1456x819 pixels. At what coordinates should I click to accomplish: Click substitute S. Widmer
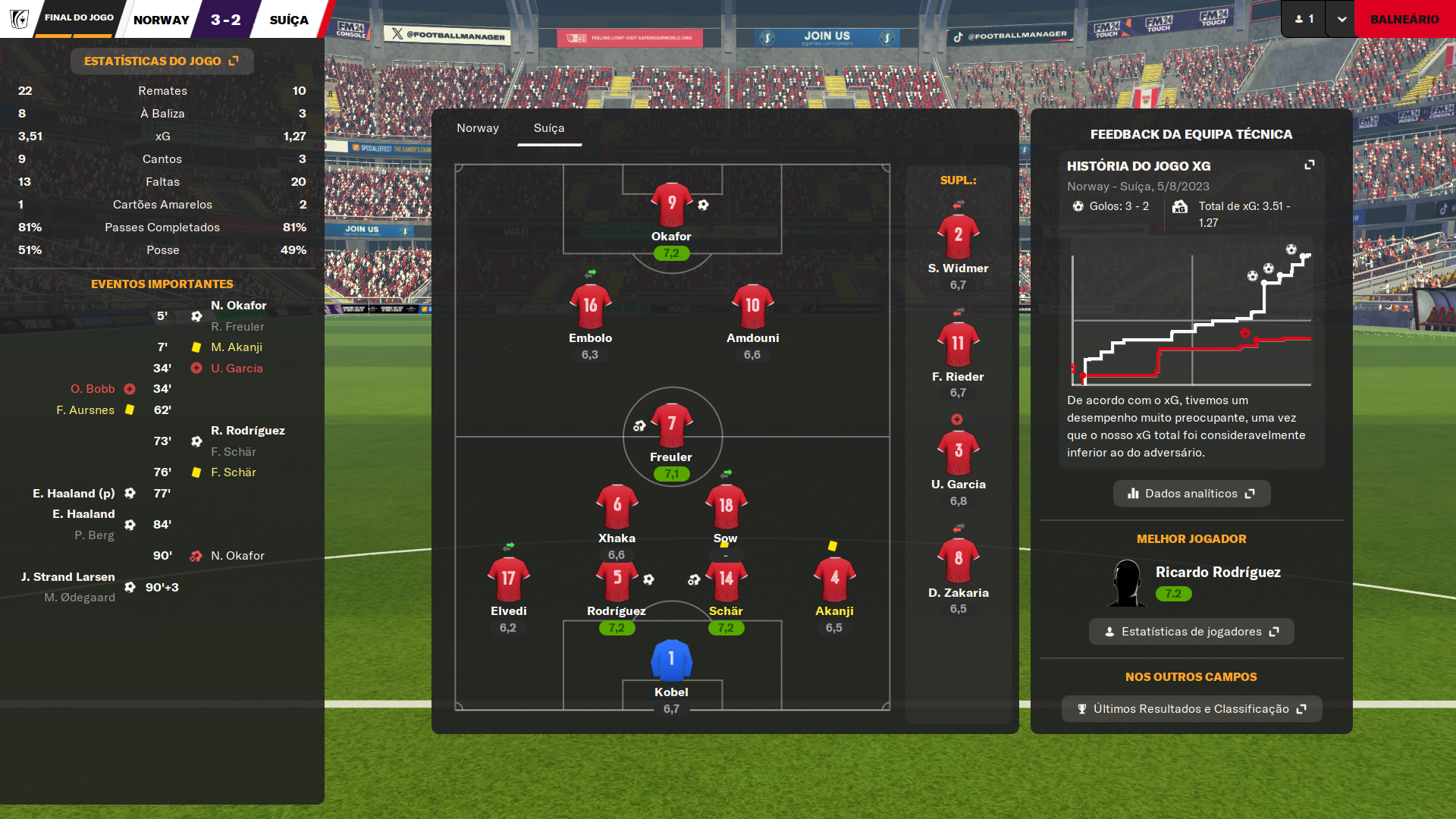click(x=958, y=237)
